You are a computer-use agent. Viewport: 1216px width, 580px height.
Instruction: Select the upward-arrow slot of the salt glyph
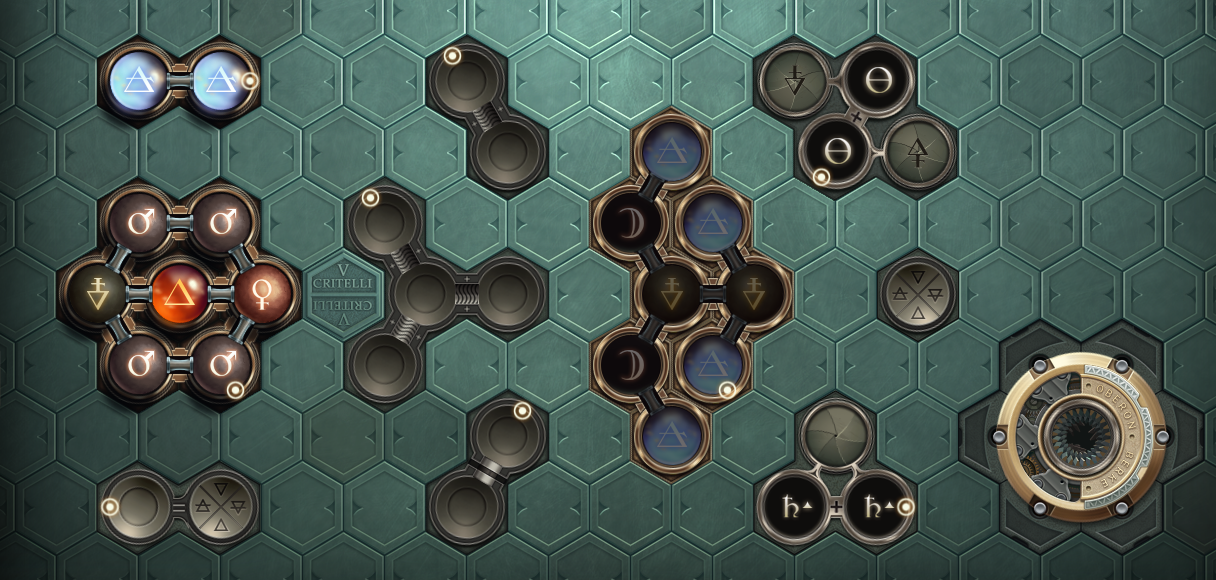pos(918,152)
